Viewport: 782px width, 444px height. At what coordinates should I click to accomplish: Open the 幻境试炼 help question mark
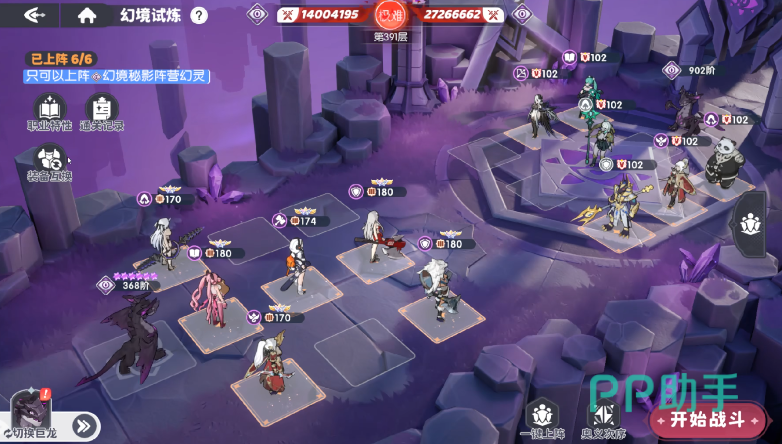[x=199, y=15]
